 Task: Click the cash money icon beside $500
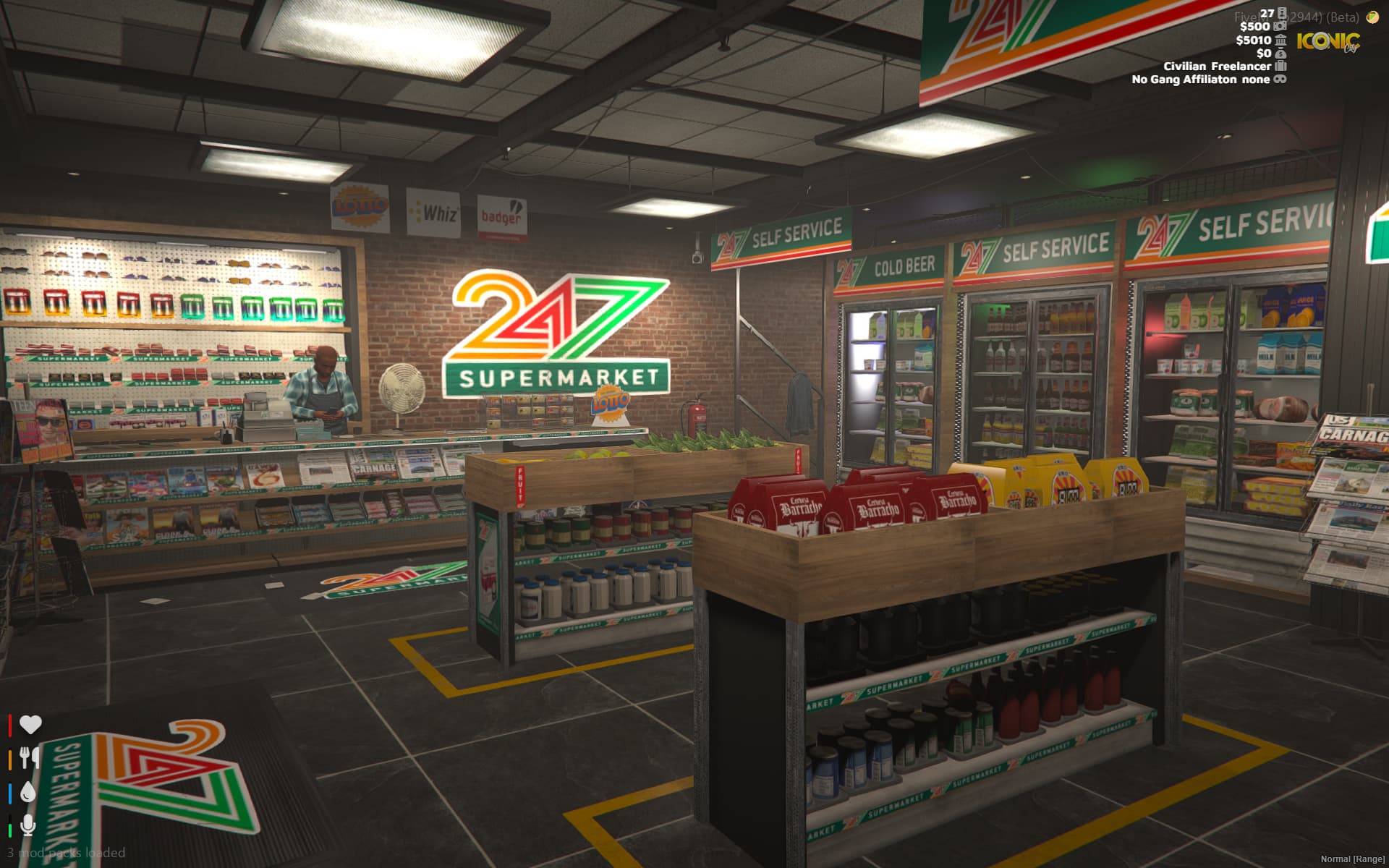pyautogui.click(x=1280, y=27)
